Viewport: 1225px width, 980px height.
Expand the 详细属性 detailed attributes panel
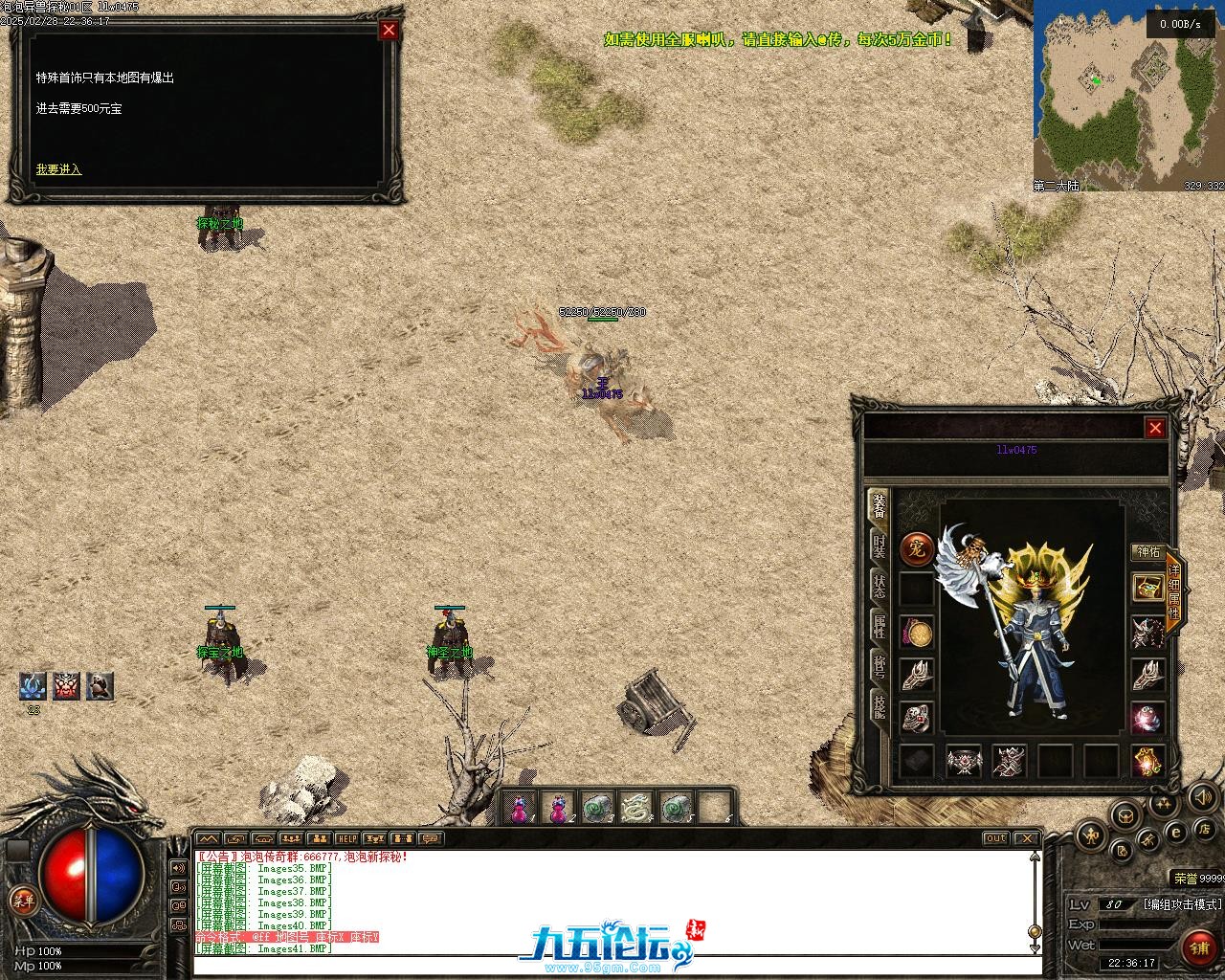[1174, 591]
